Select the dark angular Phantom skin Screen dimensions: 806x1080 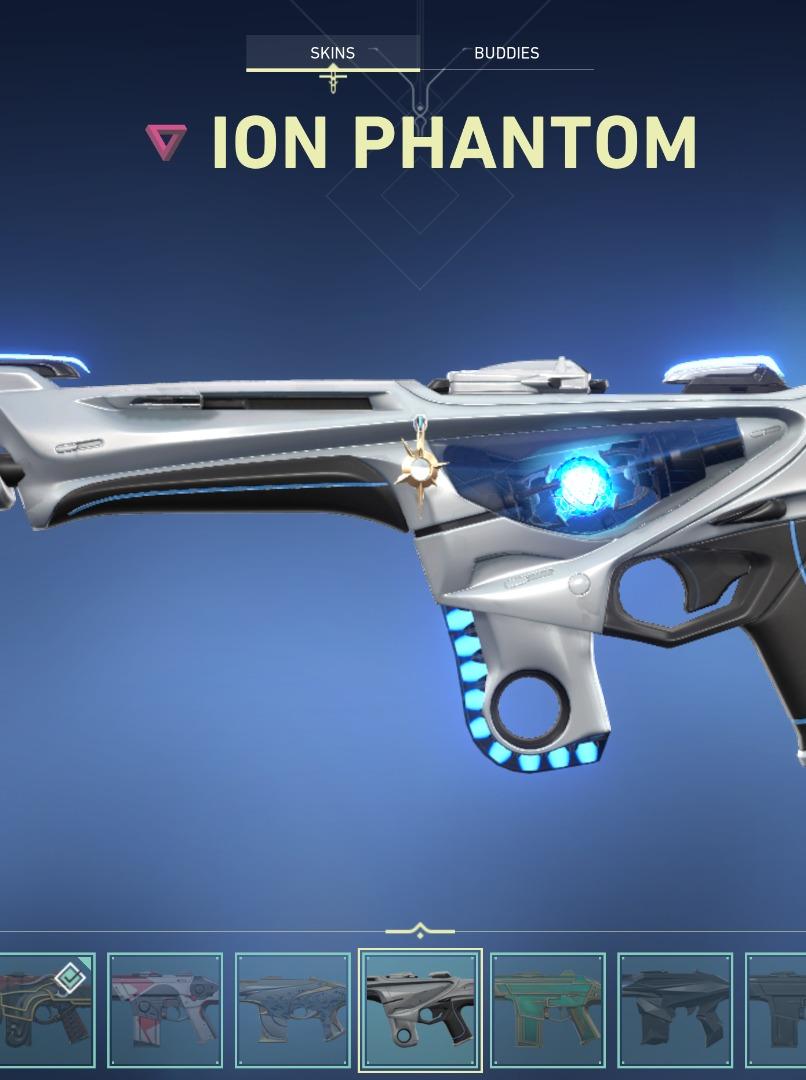tap(675, 1009)
